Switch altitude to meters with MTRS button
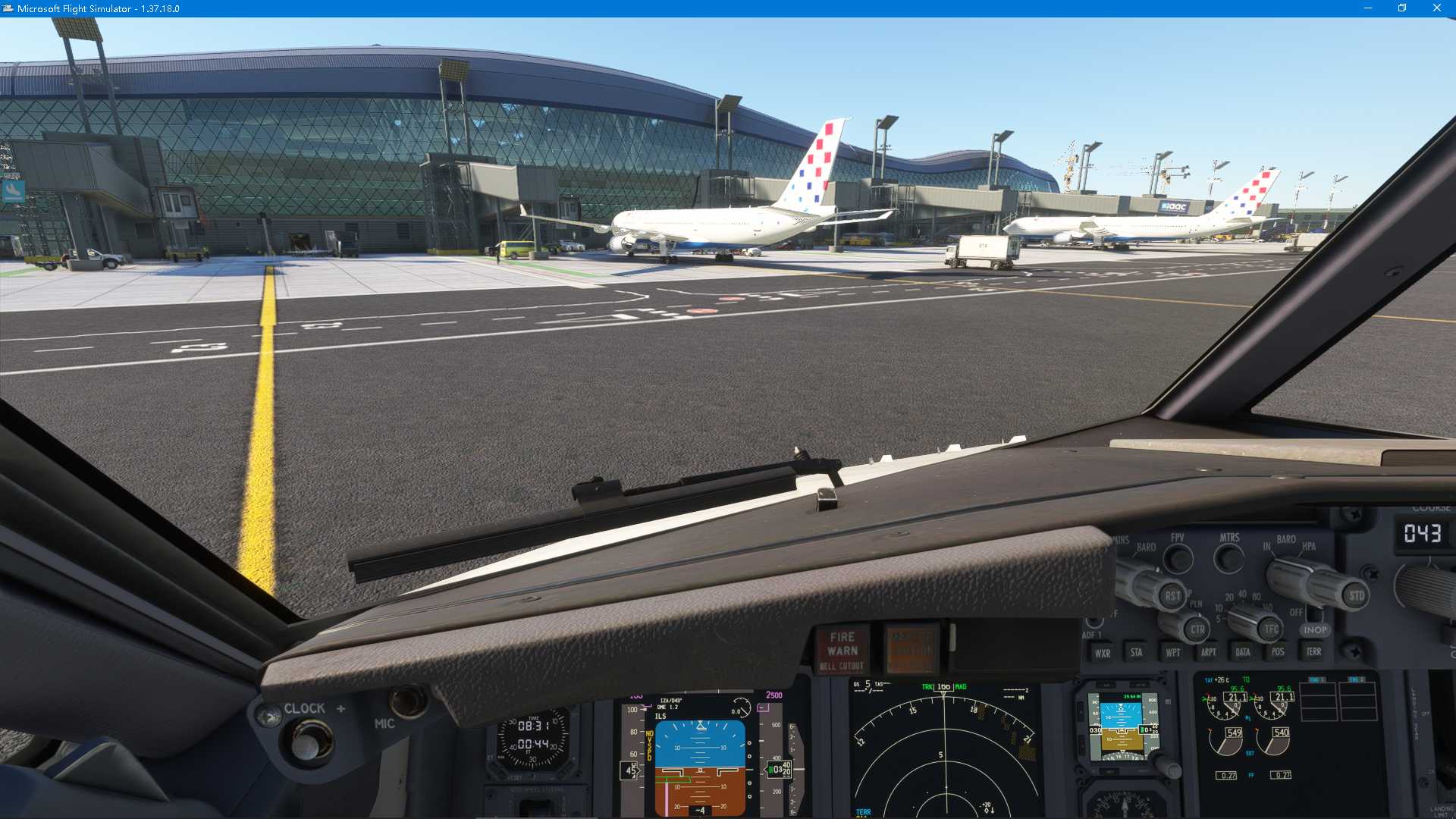The image size is (1456, 819). 1228,560
